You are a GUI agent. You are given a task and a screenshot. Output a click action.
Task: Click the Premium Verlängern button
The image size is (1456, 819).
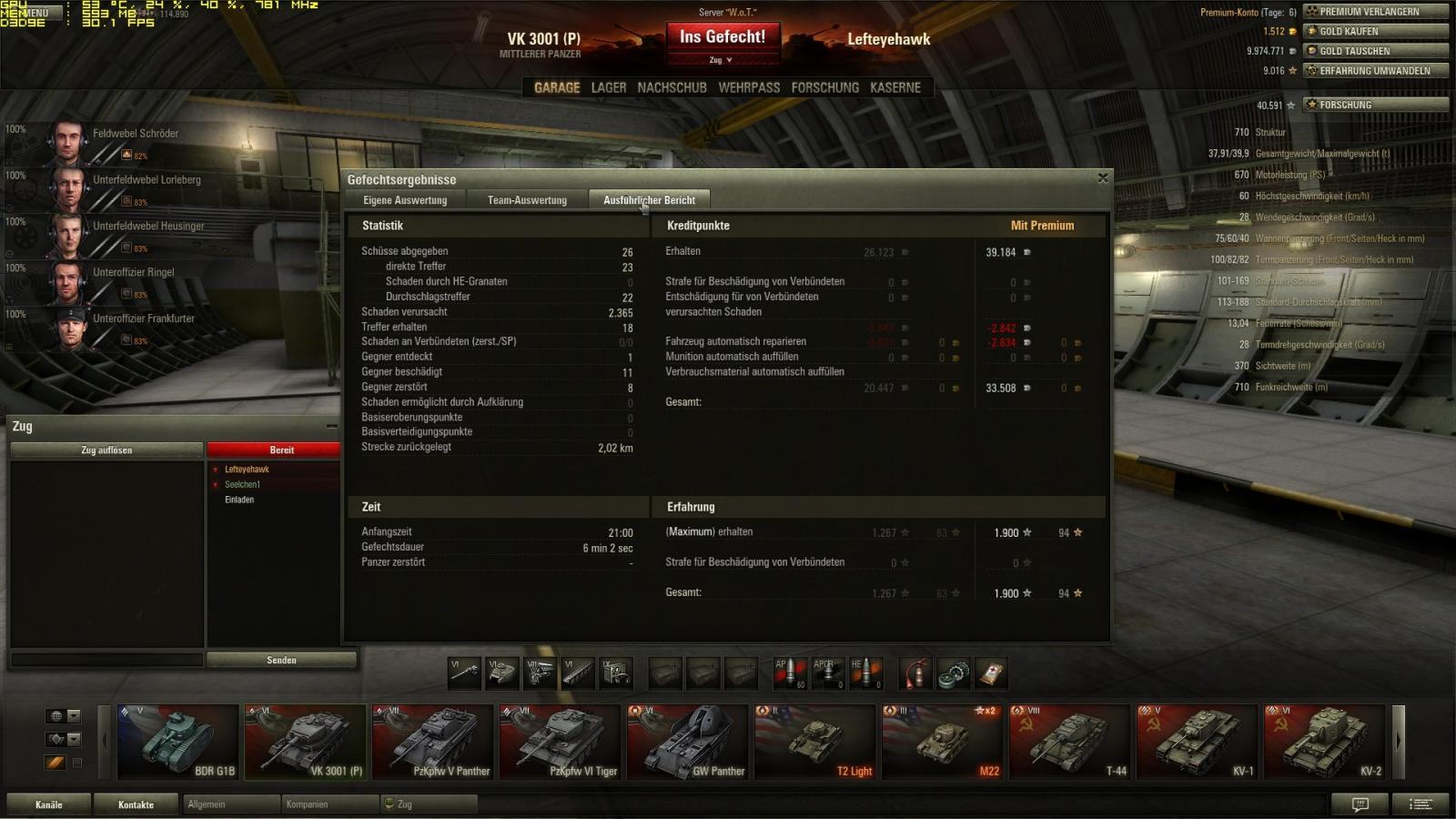[1375, 12]
